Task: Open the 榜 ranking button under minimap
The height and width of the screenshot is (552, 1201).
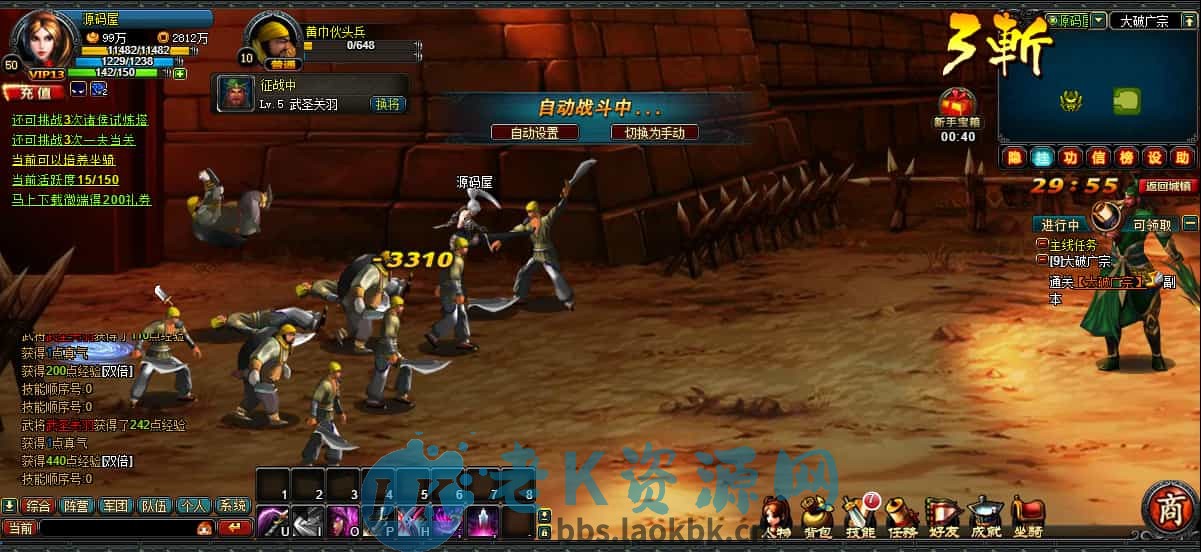Action: pos(1127,157)
